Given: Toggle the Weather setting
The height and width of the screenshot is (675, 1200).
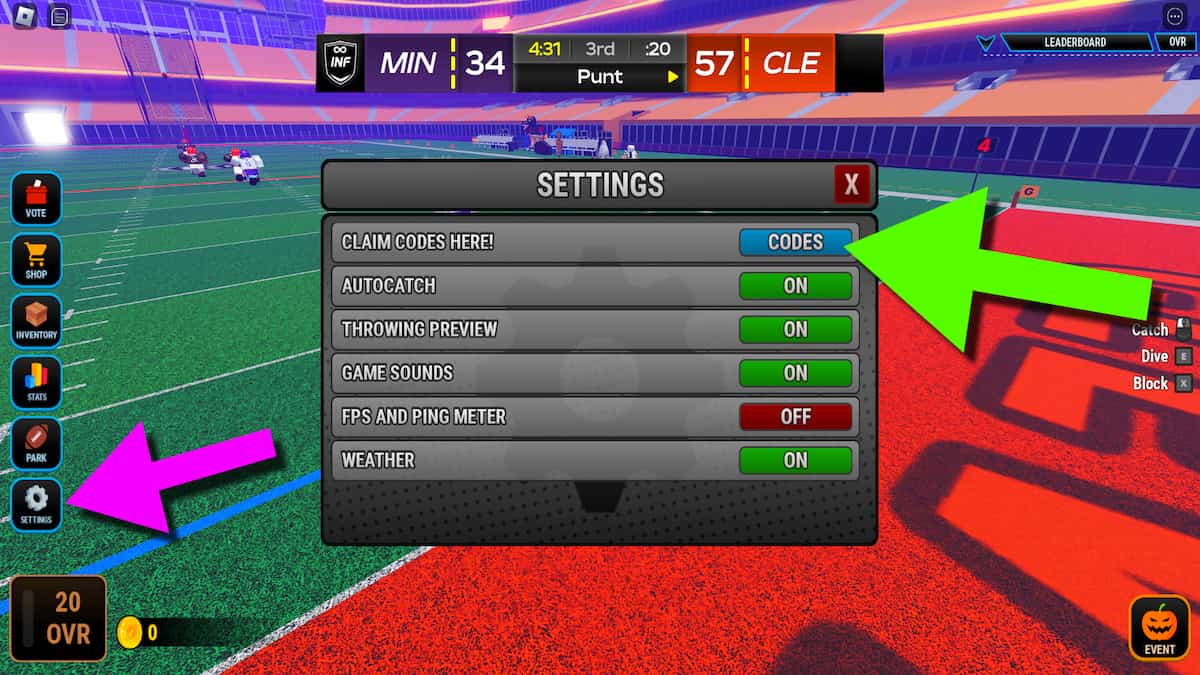Looking at the screenshot, I should tap(795, 460).
